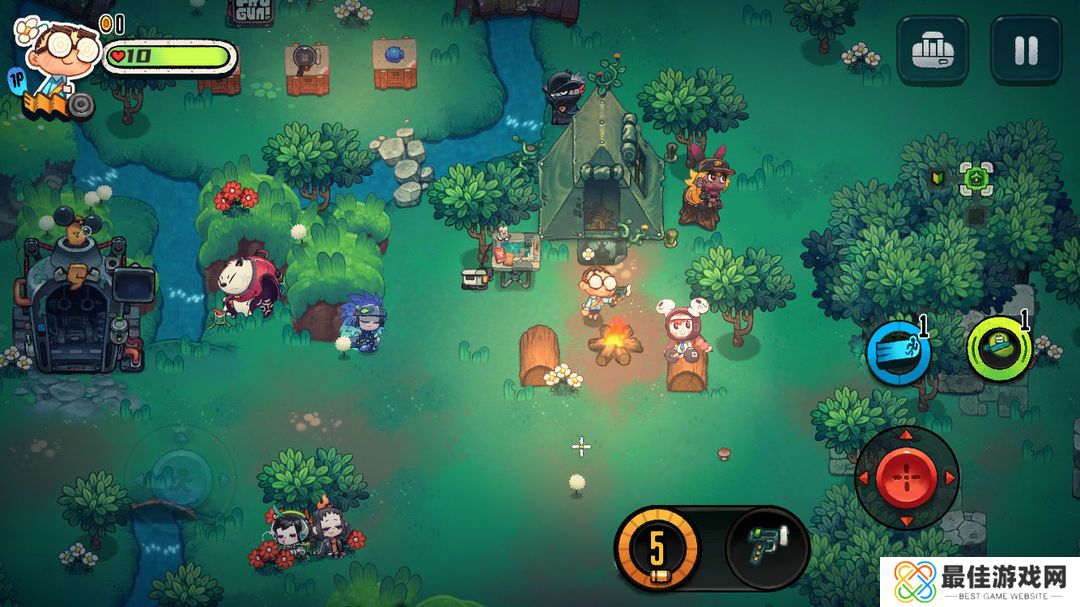This screenshot has width=1080, height=607.
Task: Click the player character portrait
Action: pos(59,57)
